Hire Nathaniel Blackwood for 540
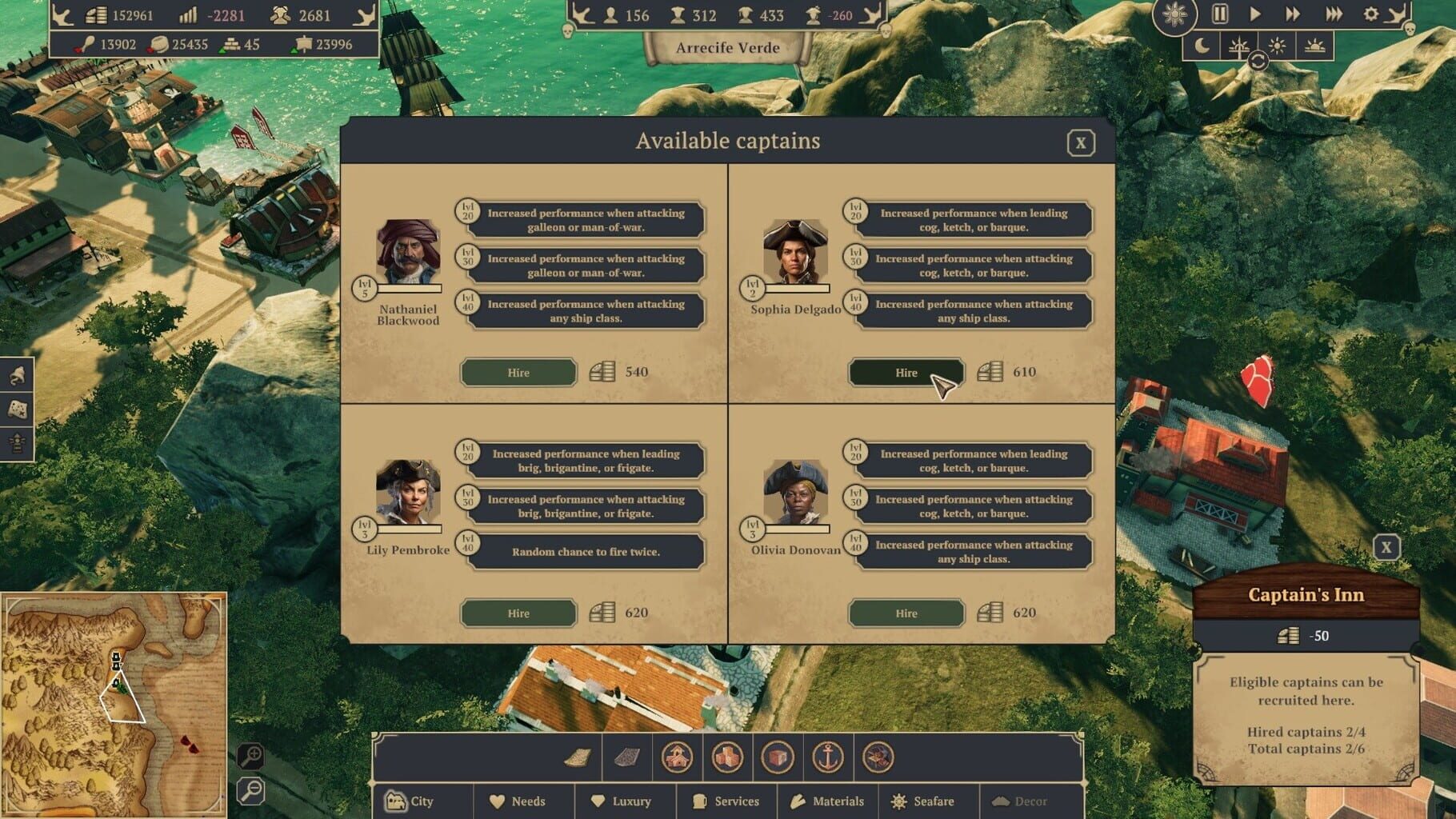This screenshot has height=819, width=1456. (x=518, y=372)
